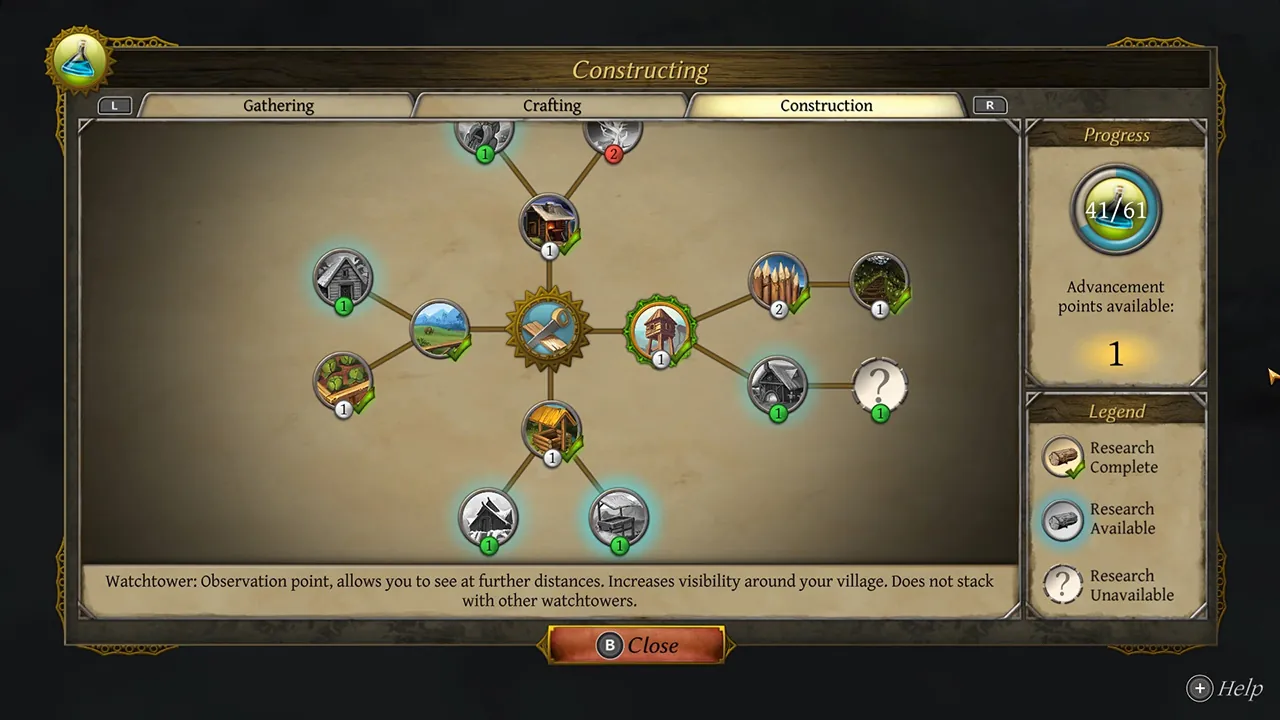
Task: Select the watermill research node
Action: click(778, 386)
